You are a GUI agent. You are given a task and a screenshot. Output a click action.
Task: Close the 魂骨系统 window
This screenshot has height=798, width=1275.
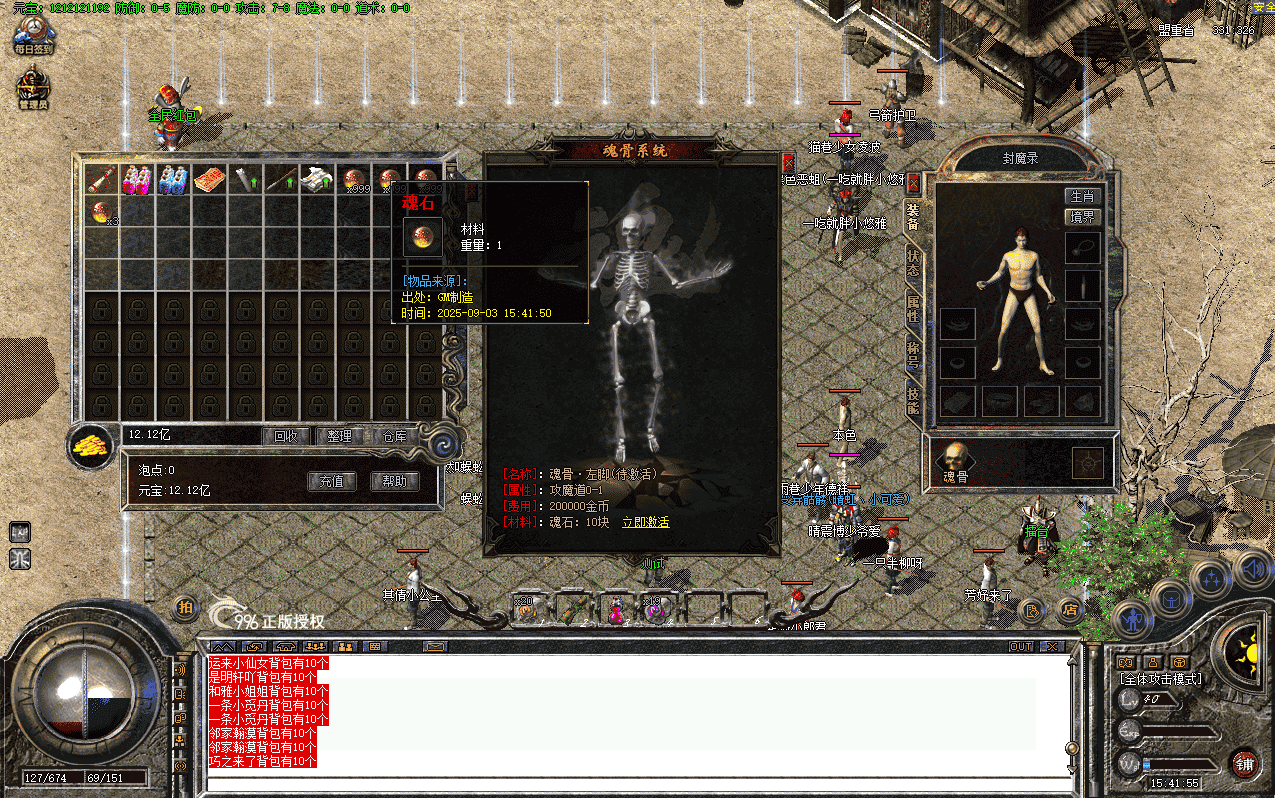tap(788, 161)
